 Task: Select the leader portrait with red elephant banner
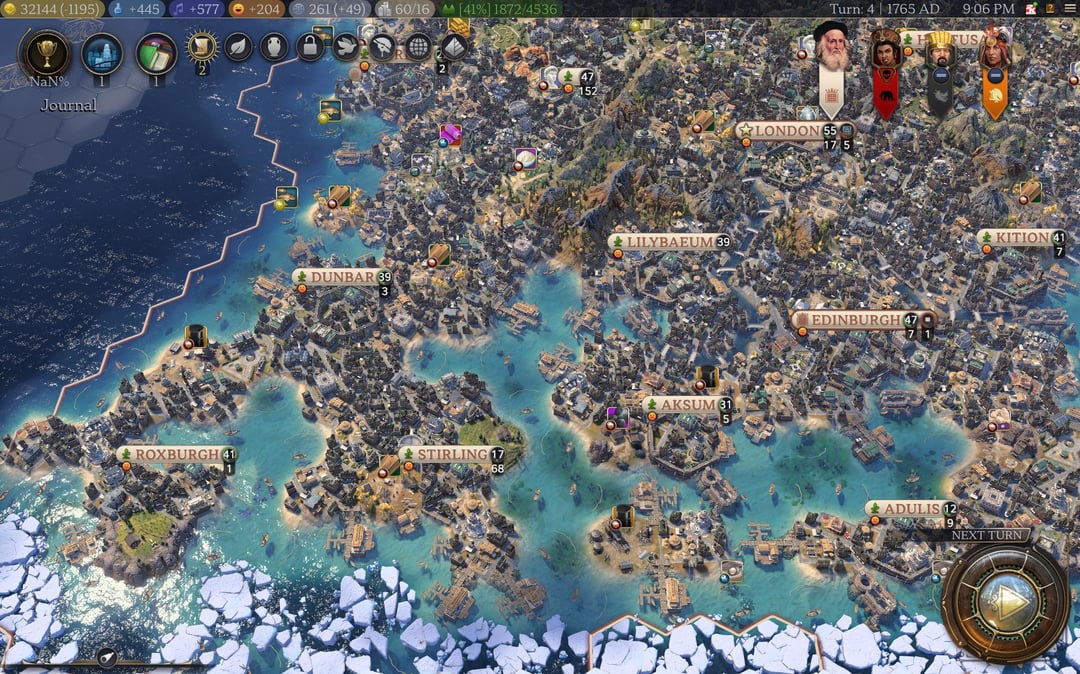pos(885,49)
